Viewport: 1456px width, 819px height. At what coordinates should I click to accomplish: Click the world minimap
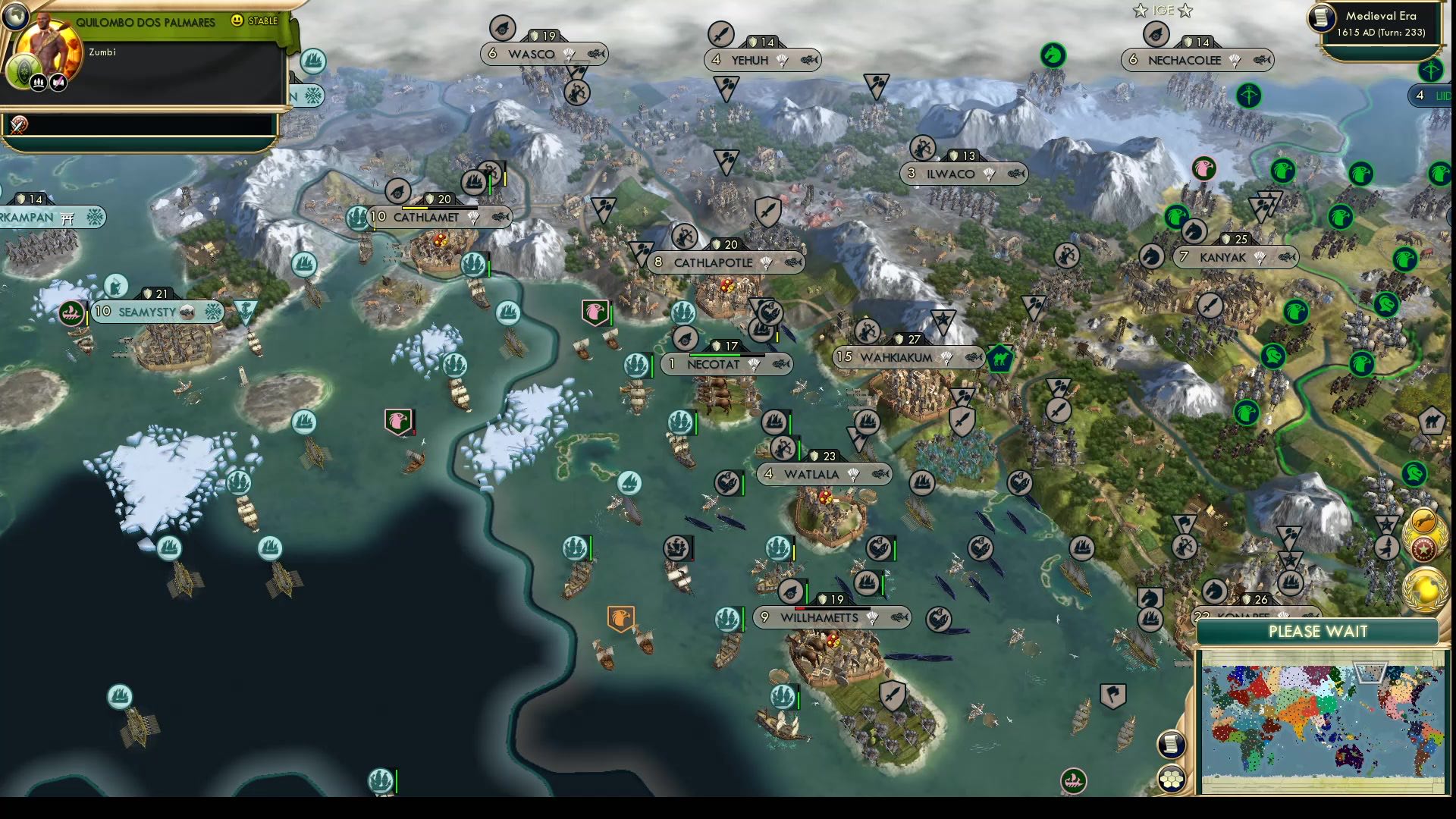(x=1322, y=719)
